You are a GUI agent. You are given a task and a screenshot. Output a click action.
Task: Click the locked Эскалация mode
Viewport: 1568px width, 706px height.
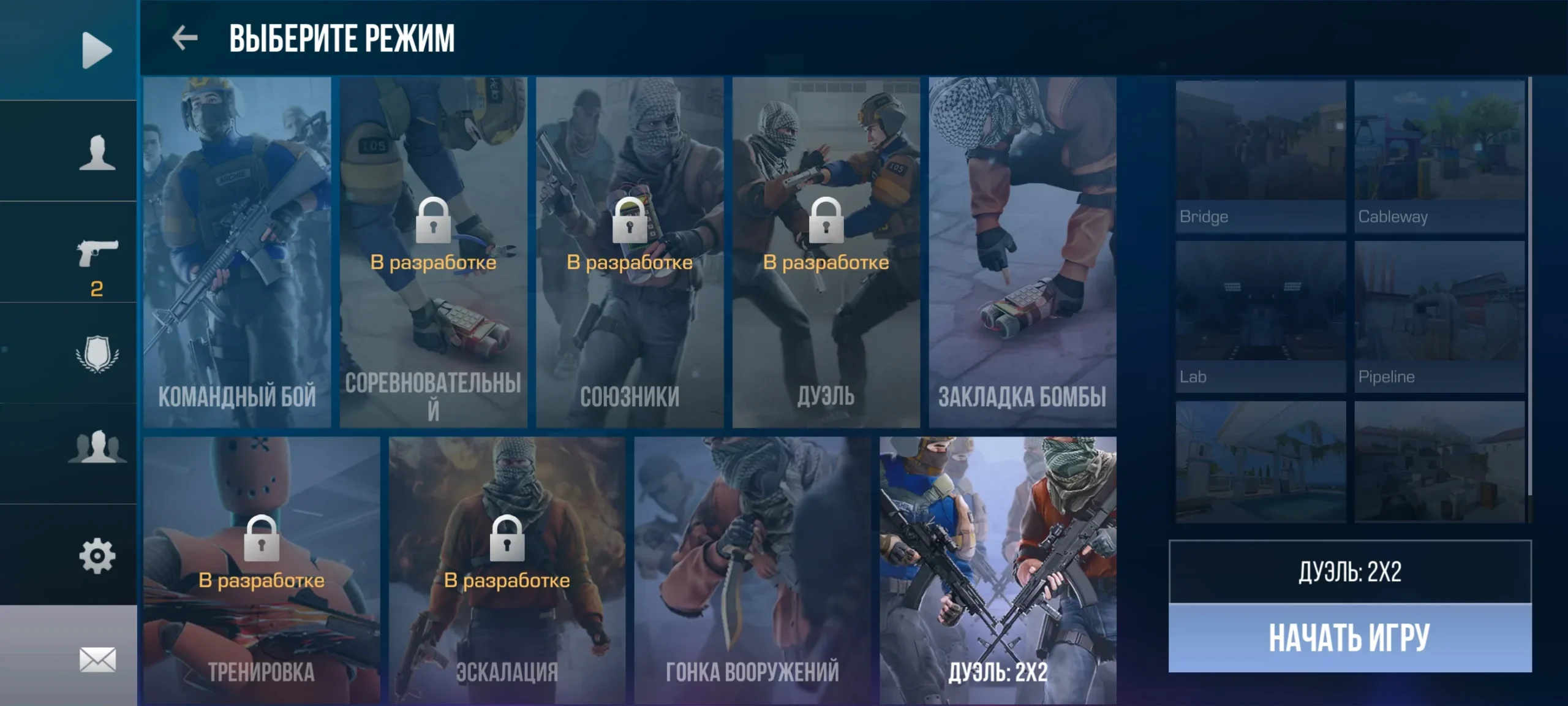point(507,570)
